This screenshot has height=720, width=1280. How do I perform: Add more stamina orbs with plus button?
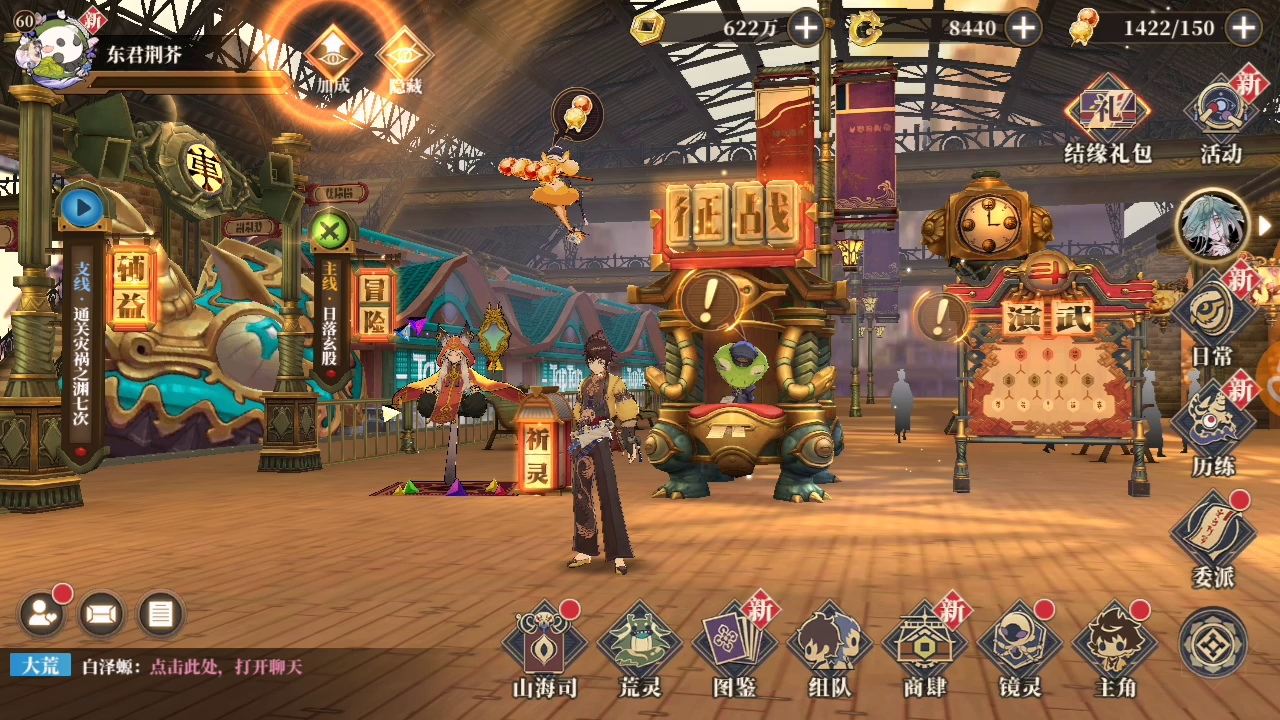coord(1244,28)
